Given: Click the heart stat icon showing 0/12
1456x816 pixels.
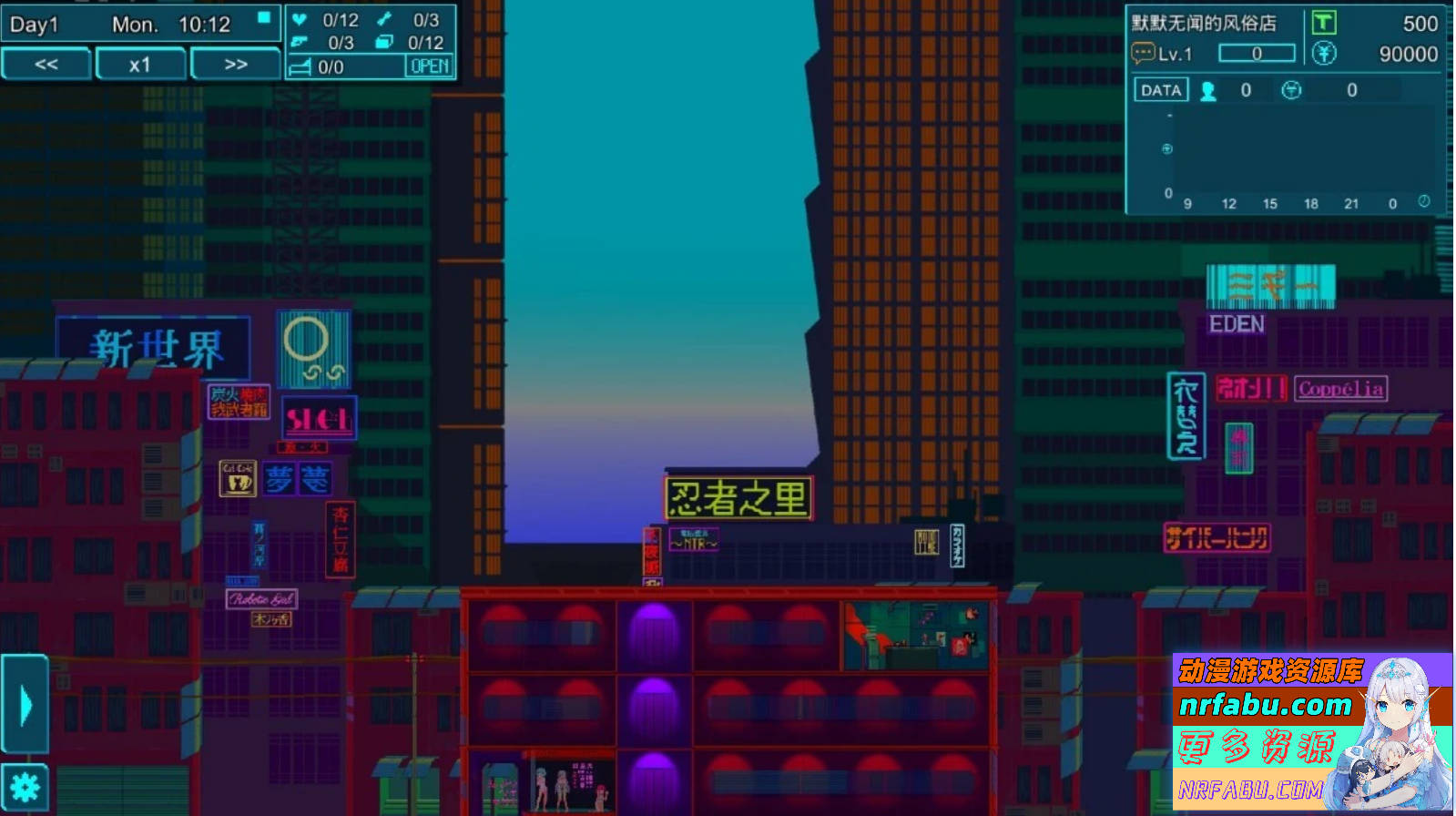Looking at the screenshot, I should click(x=299, y=19).
